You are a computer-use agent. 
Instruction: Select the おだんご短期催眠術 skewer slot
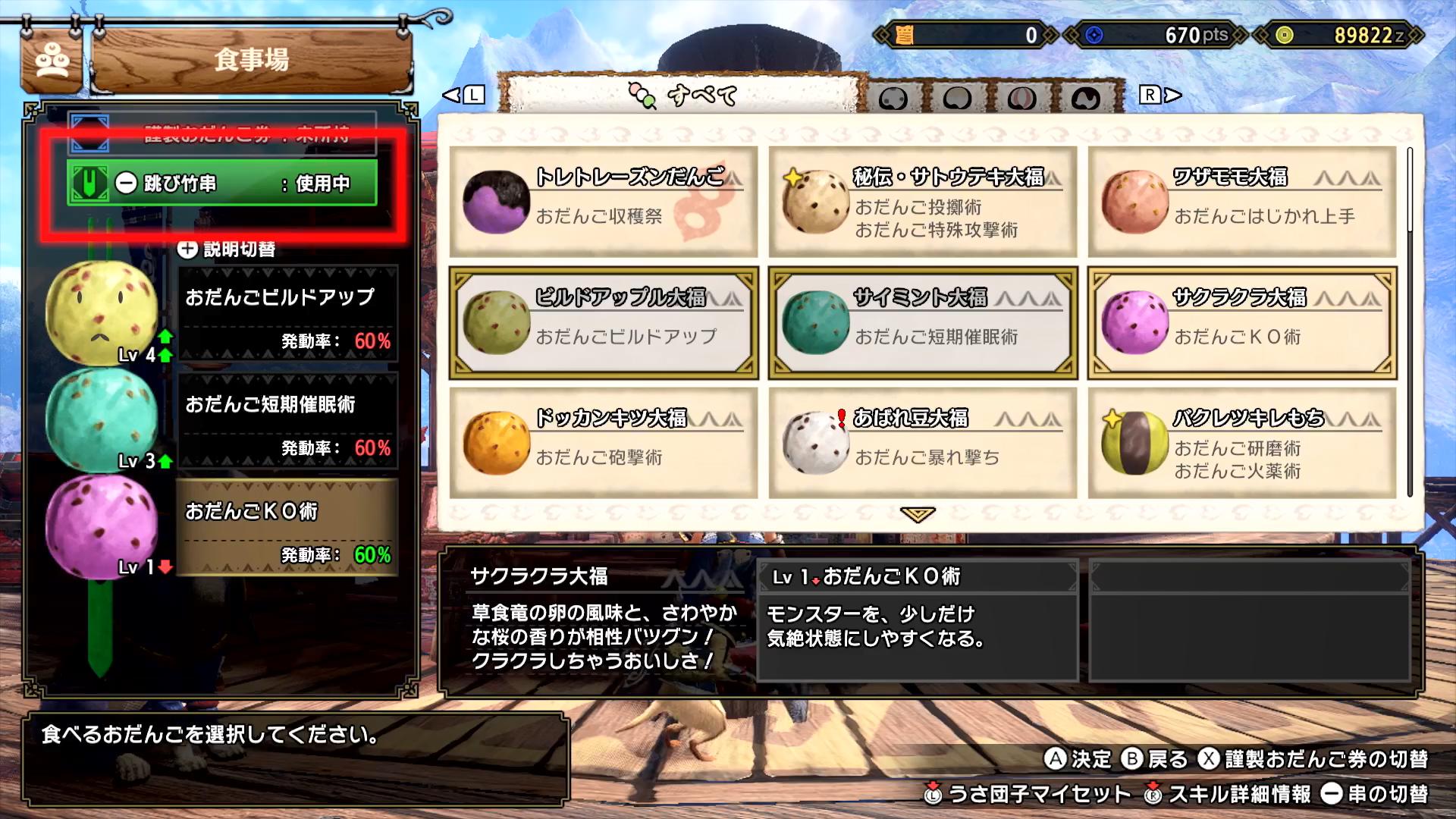pyautogui.click(x=287, y=419)
